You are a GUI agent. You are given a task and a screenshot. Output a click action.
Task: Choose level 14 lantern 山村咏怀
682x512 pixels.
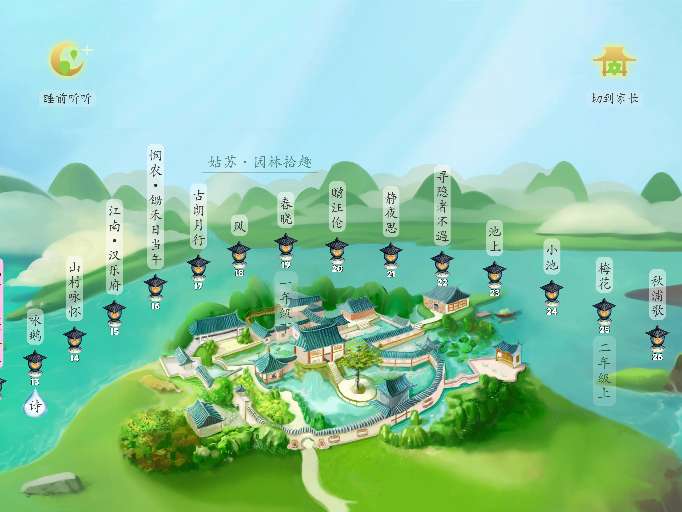tap(74, 339)
